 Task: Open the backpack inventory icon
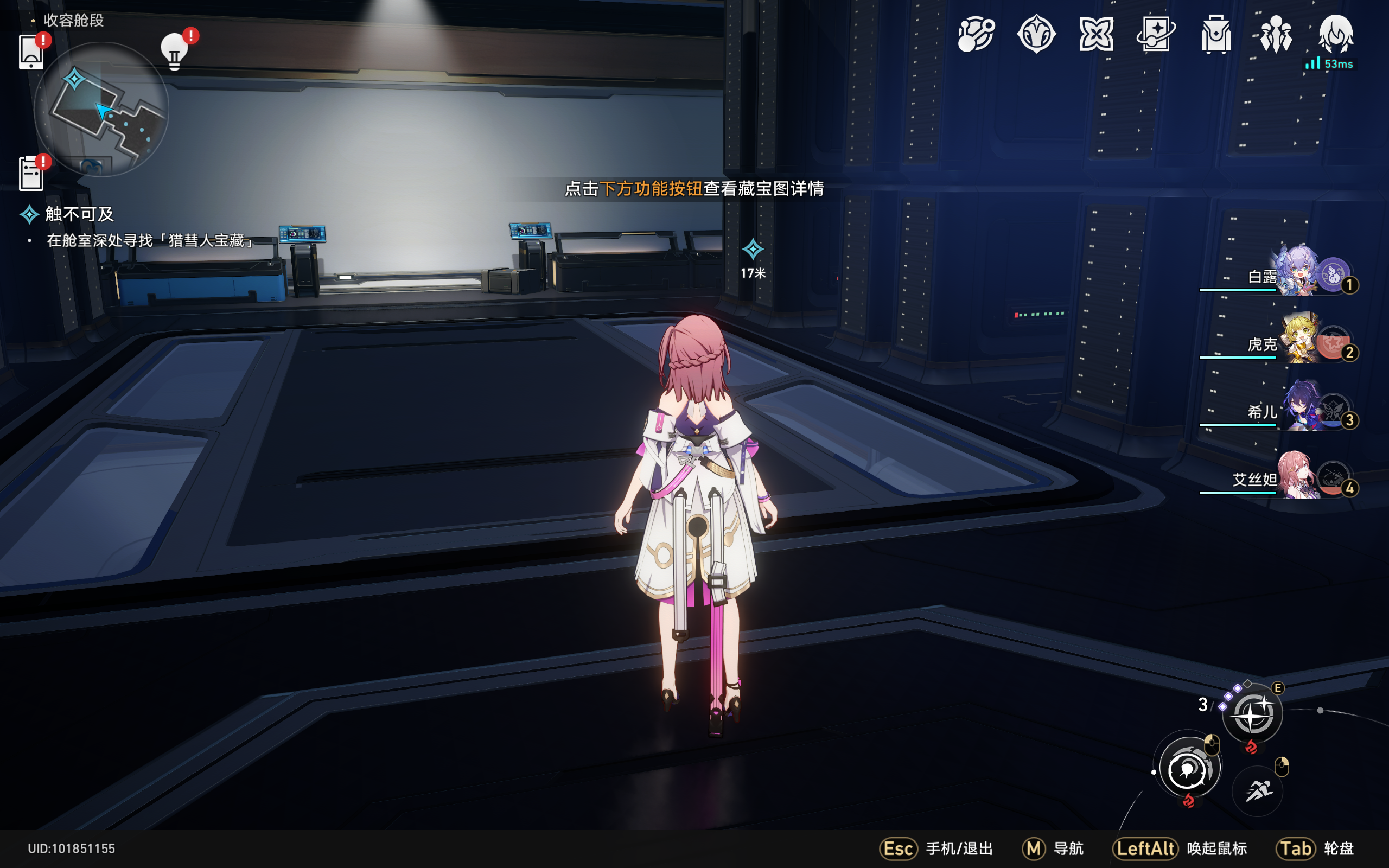pyautogui.click(x=1216, y=34)
